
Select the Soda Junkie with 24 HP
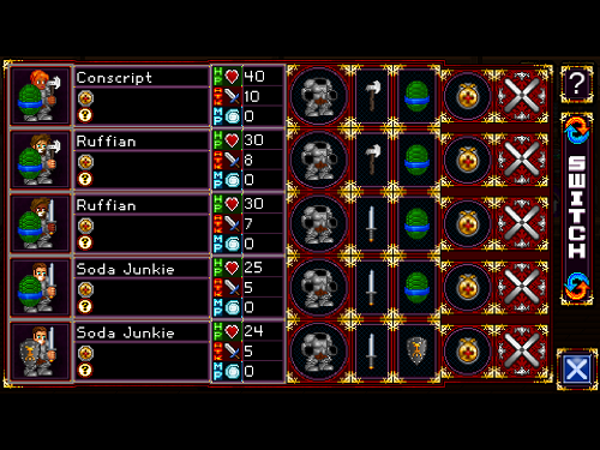(x=140, y=351)
